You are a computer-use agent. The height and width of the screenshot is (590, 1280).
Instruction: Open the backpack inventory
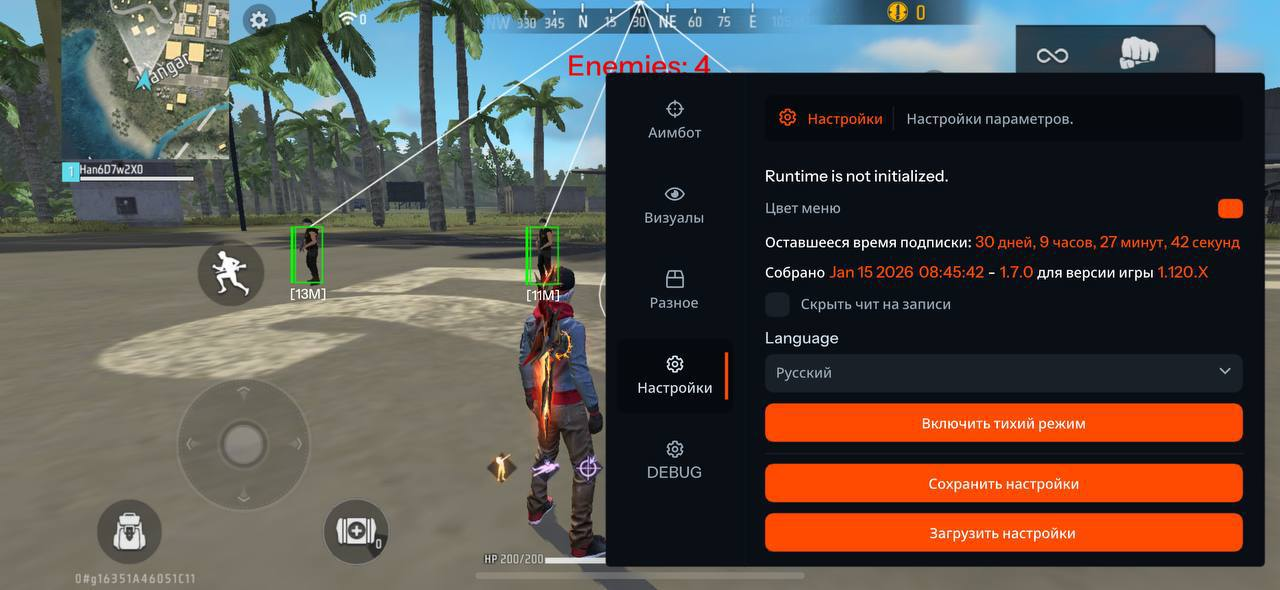(x=129, y=531)
